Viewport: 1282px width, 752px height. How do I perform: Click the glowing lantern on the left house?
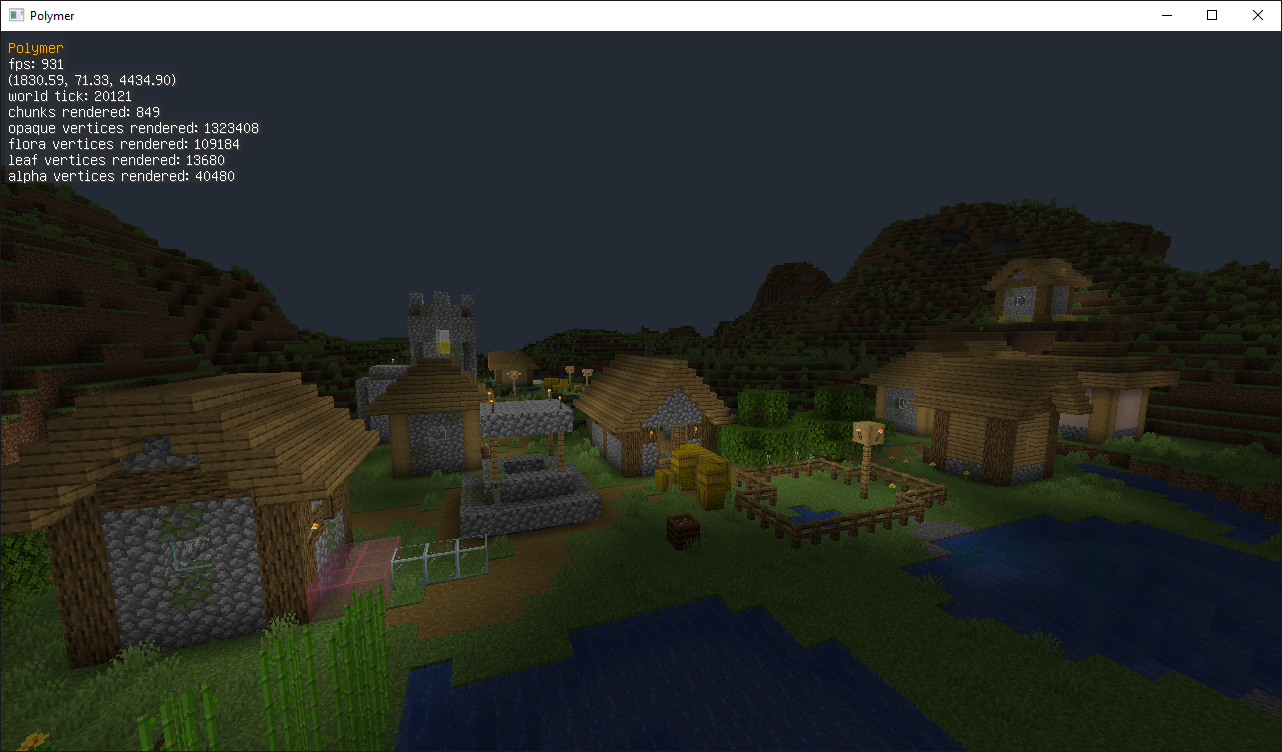[315, 526]
